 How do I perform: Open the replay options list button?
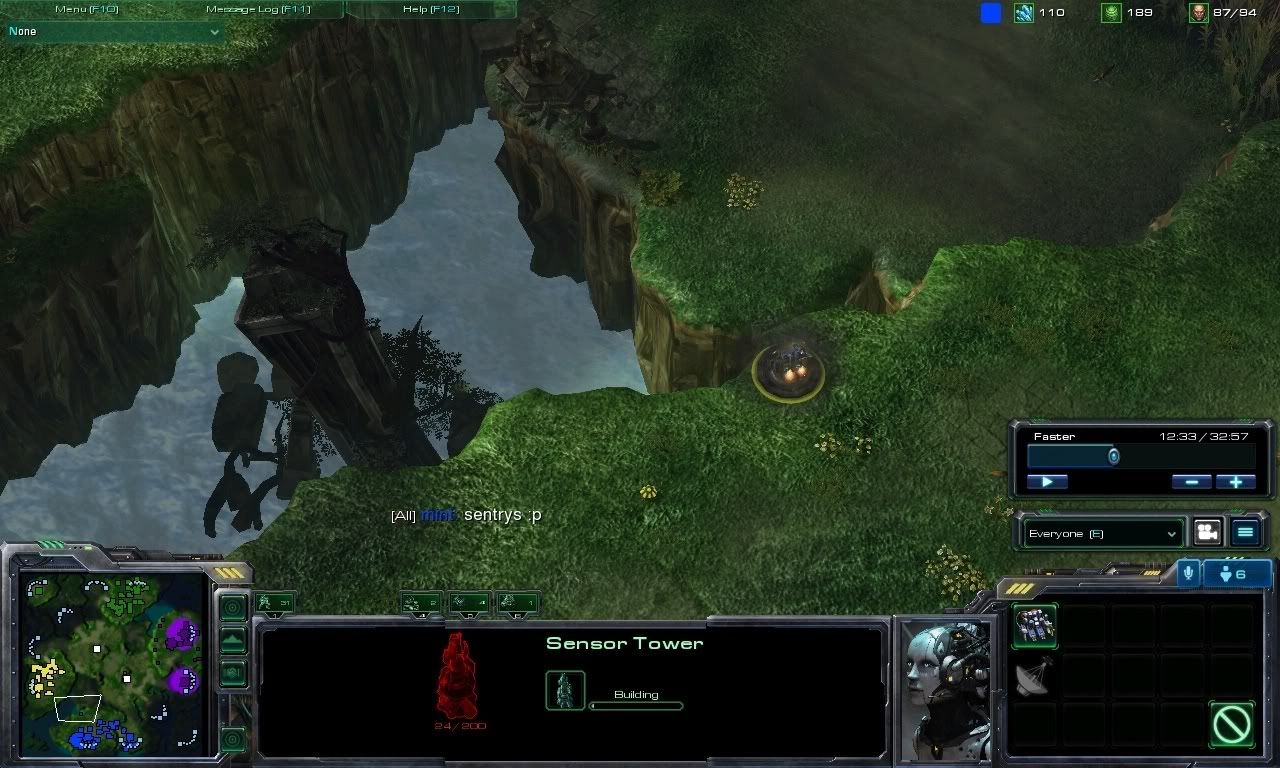pyautogui.click(x=1245, y=533)
